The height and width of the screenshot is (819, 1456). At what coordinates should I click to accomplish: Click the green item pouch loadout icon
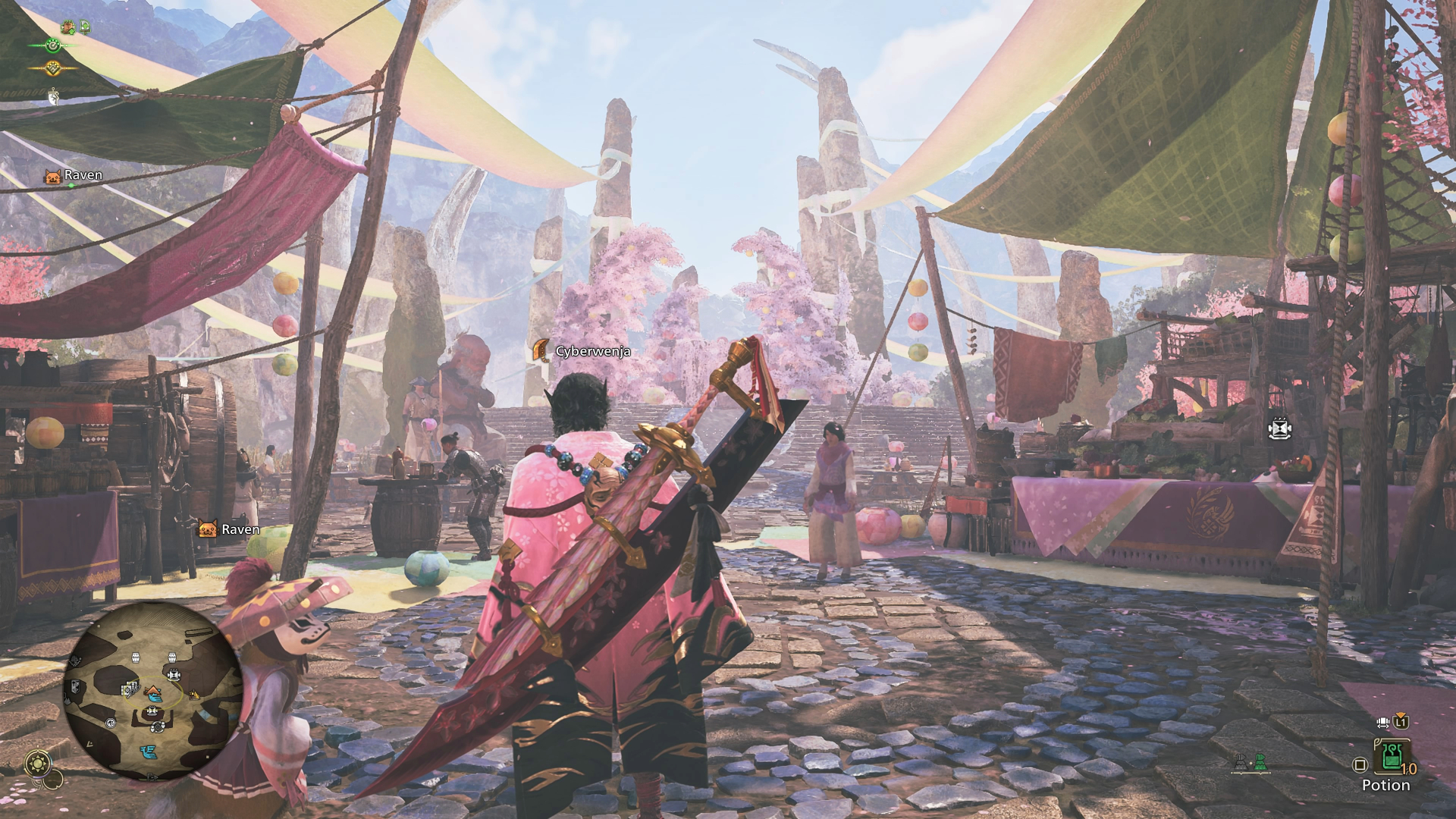pos(1260,762)
